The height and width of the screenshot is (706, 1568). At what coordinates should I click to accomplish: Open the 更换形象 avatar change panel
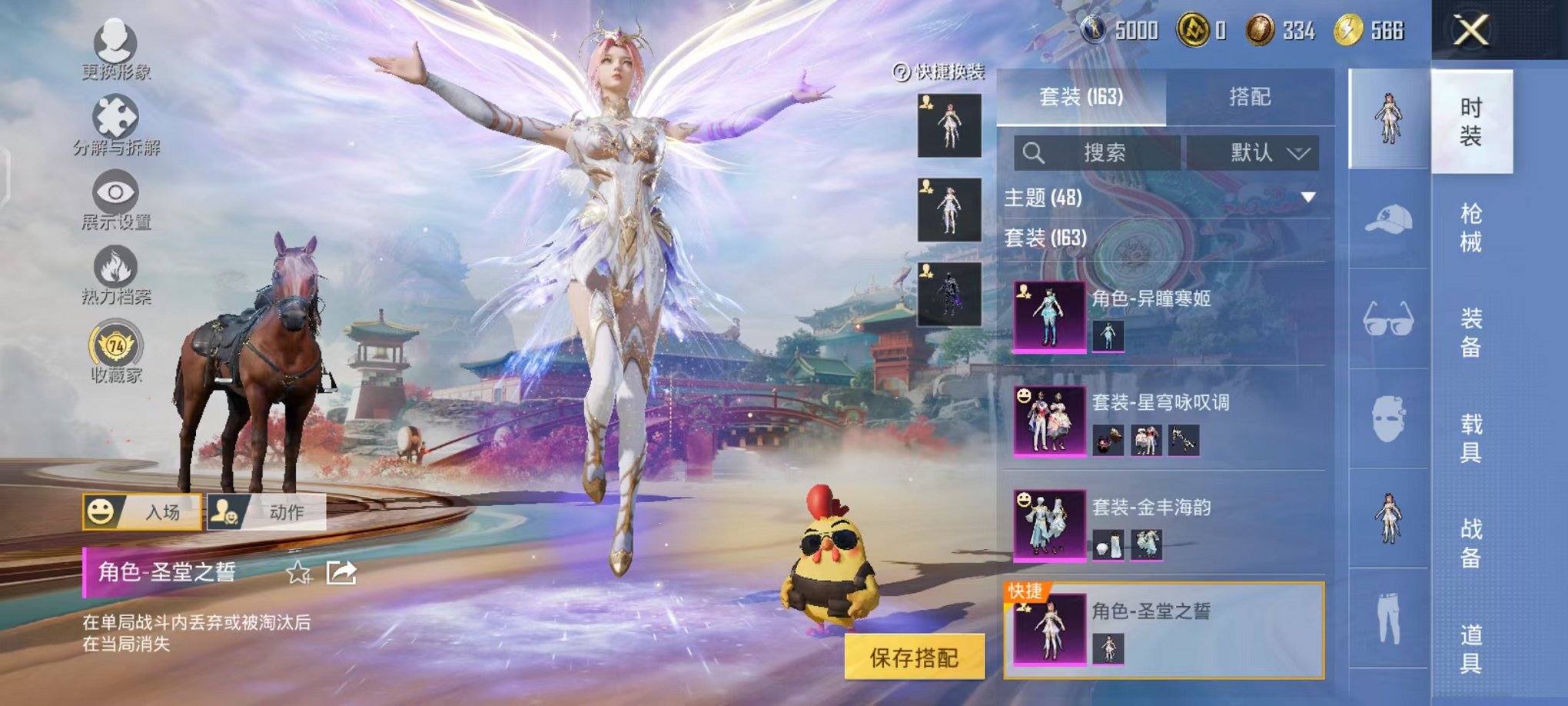tap(114, 40)
